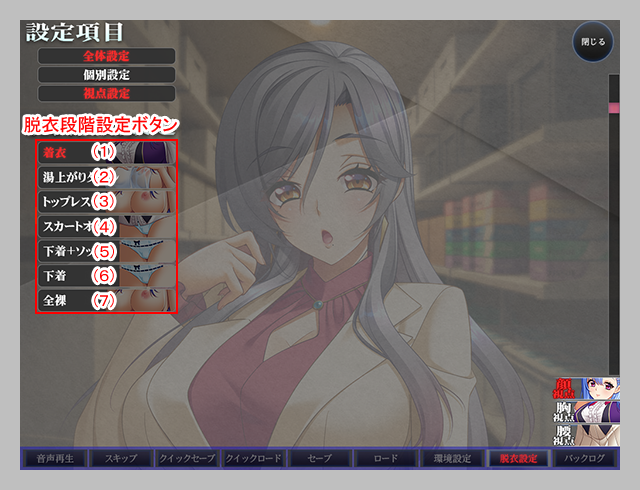The width and height of the screenshot is (640, 490).
Task: Open the セーブ save menu
Action: tap(319, 459)
